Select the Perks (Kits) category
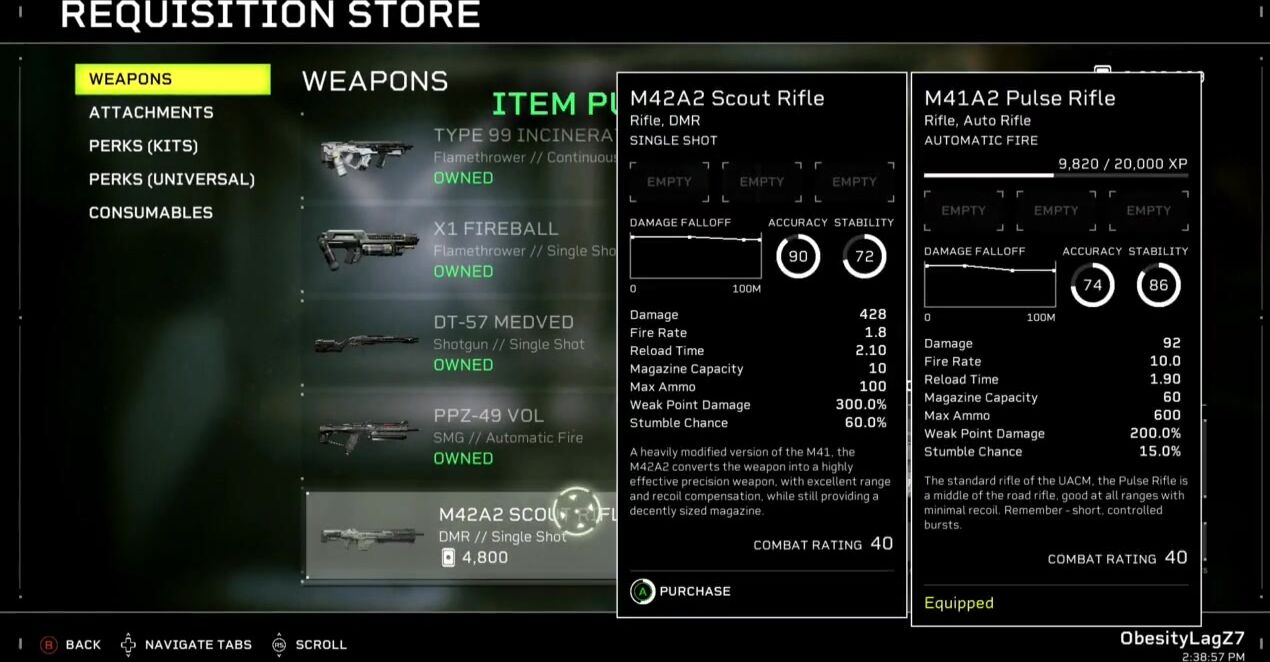 point(143,146)
